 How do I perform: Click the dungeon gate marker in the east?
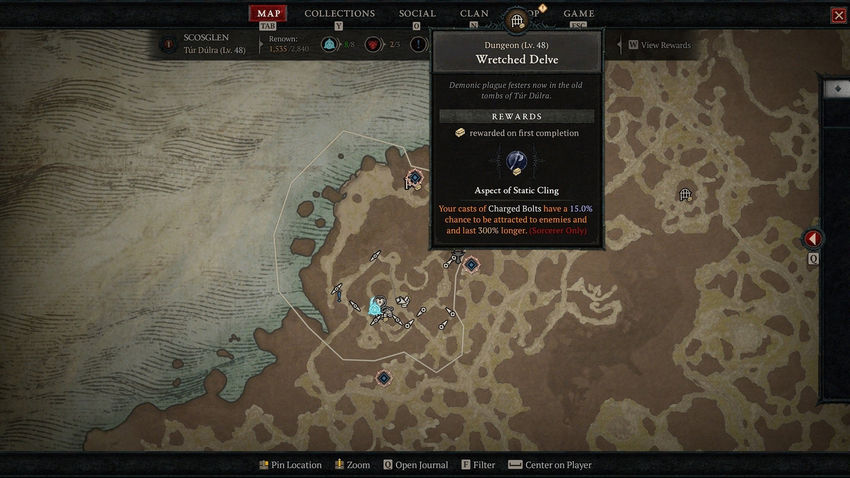click(x=685, y=194)
